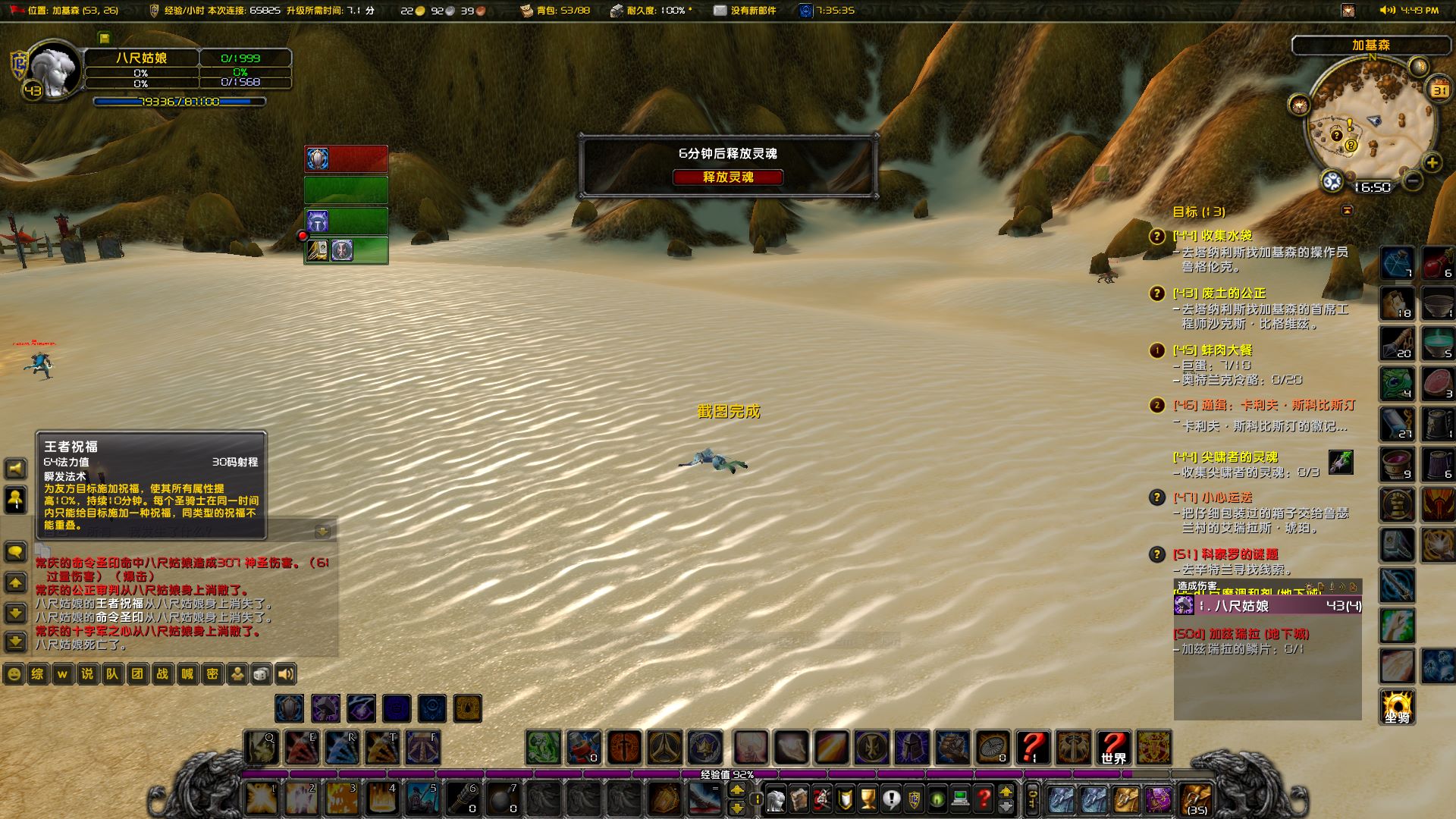Use the red potion with count 6
This screenshot has width=1456, height=819.
tap(1437, 263)
